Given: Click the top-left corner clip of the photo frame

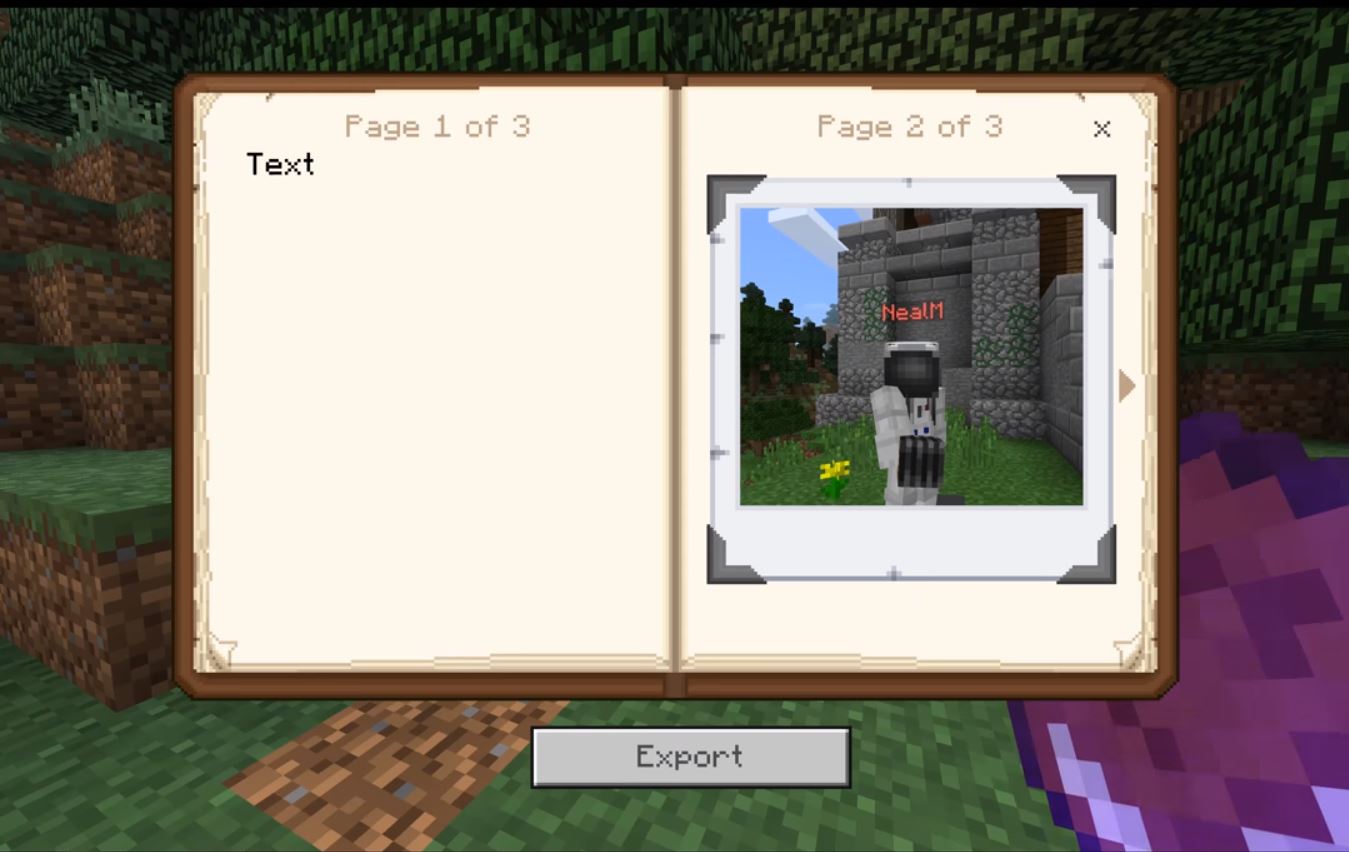Looking at the screenshot, I should [x=722, y=191].
